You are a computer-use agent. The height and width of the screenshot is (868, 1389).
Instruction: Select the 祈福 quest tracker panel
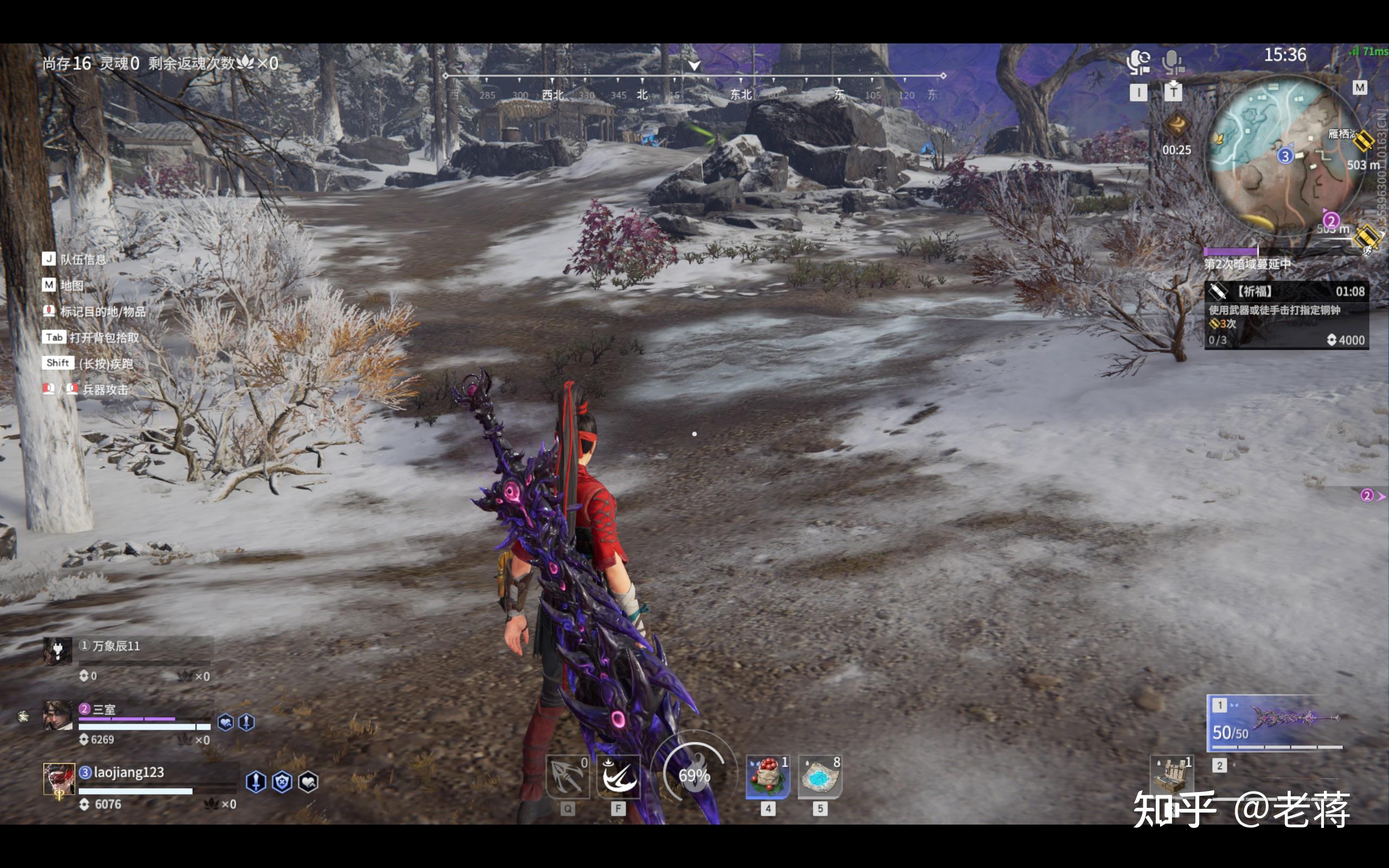[1286, 315]
